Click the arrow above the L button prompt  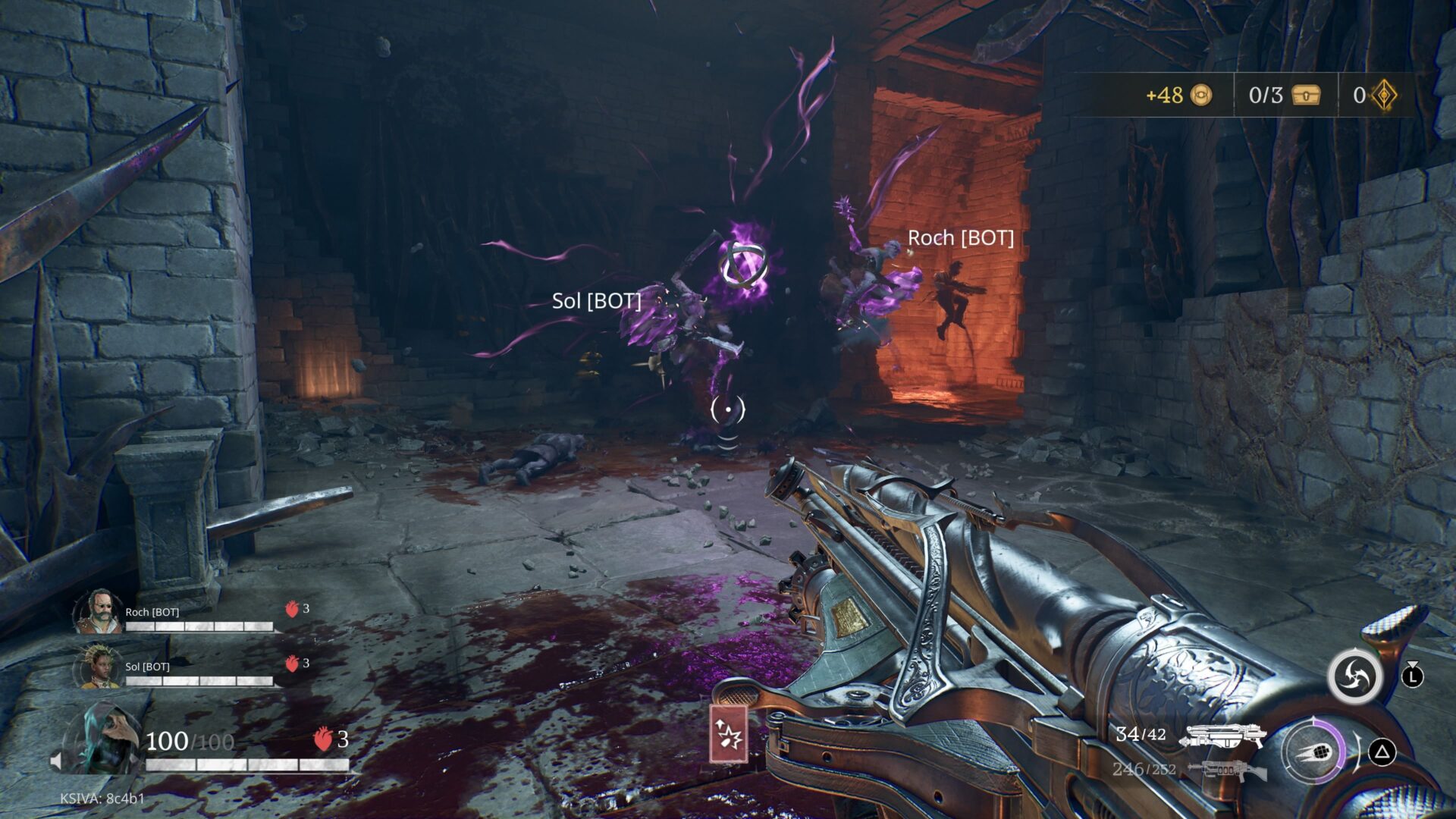pos(1413,664)
